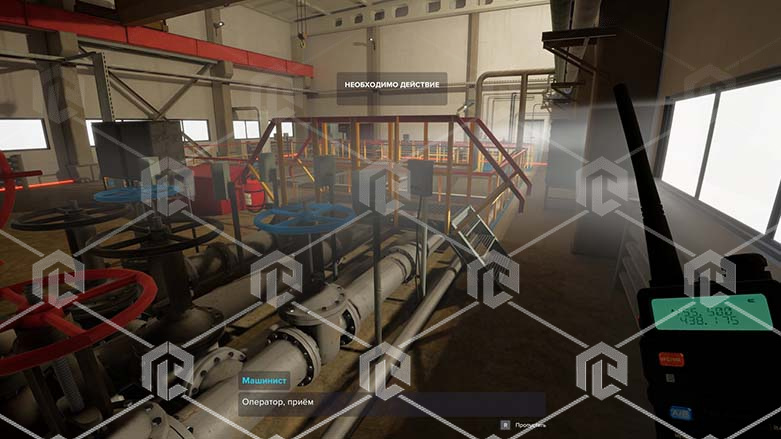Click the "Оператор, приём" dialogue box

tap(391, 403)
